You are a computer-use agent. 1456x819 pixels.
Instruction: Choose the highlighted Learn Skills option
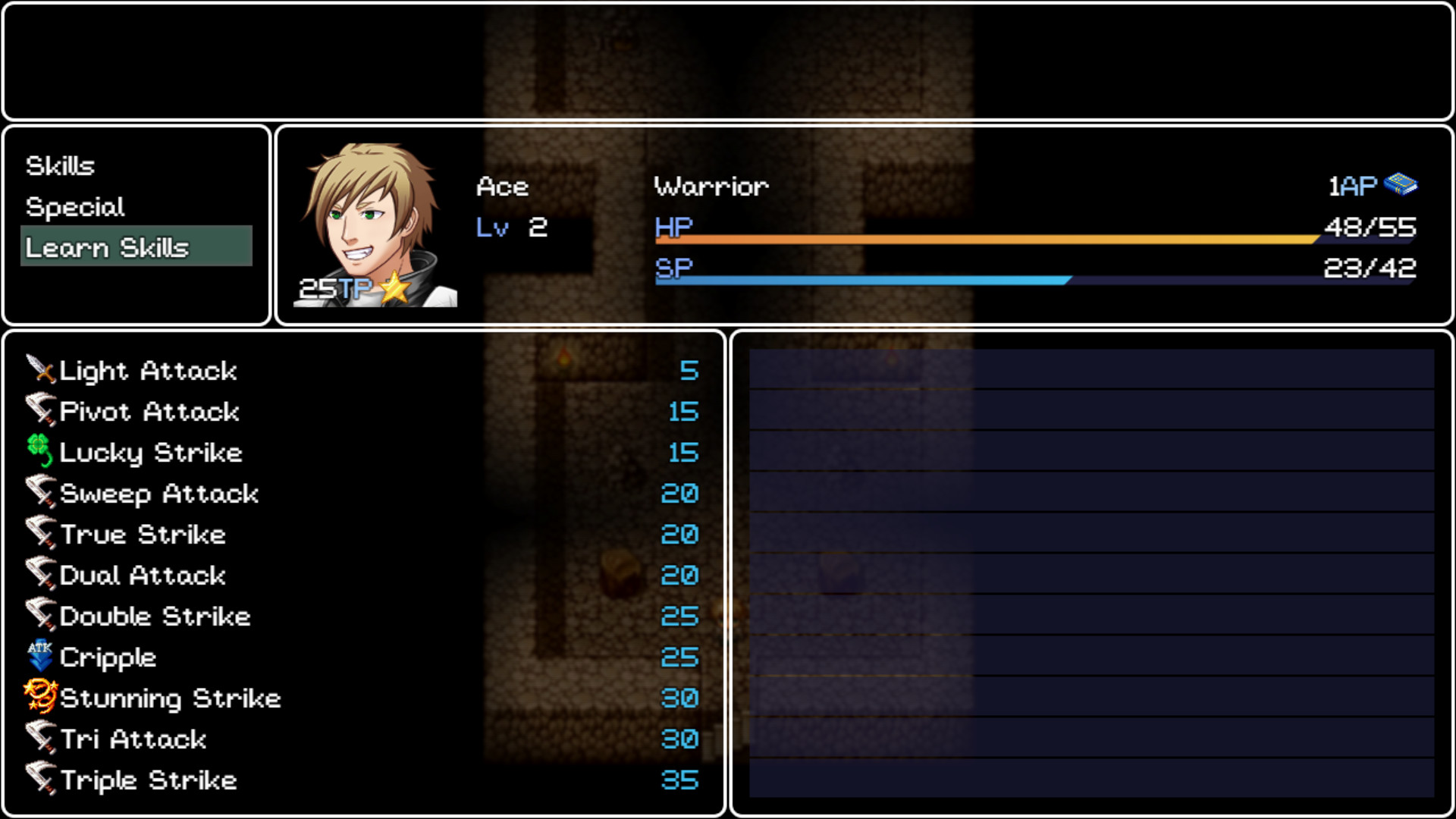107,247
